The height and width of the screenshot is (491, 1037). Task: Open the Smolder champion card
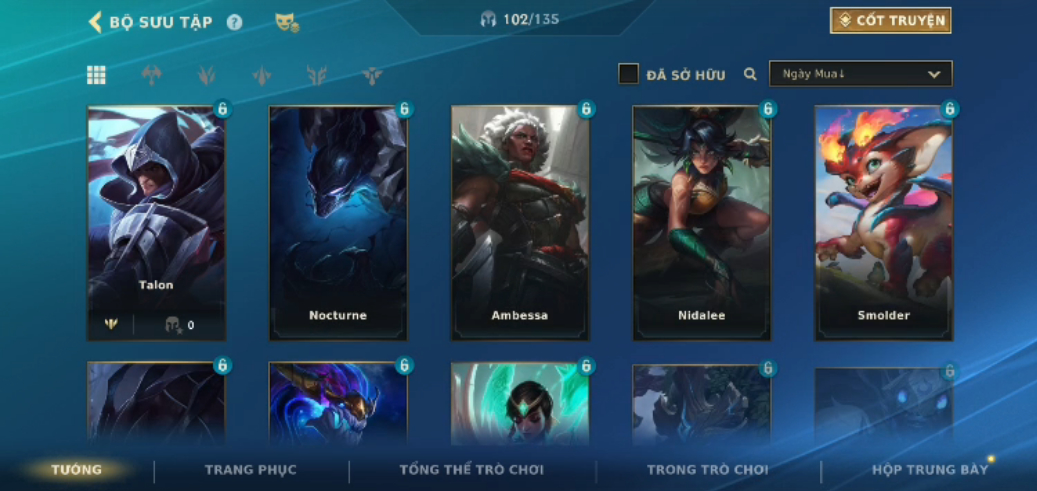[884, 222]
